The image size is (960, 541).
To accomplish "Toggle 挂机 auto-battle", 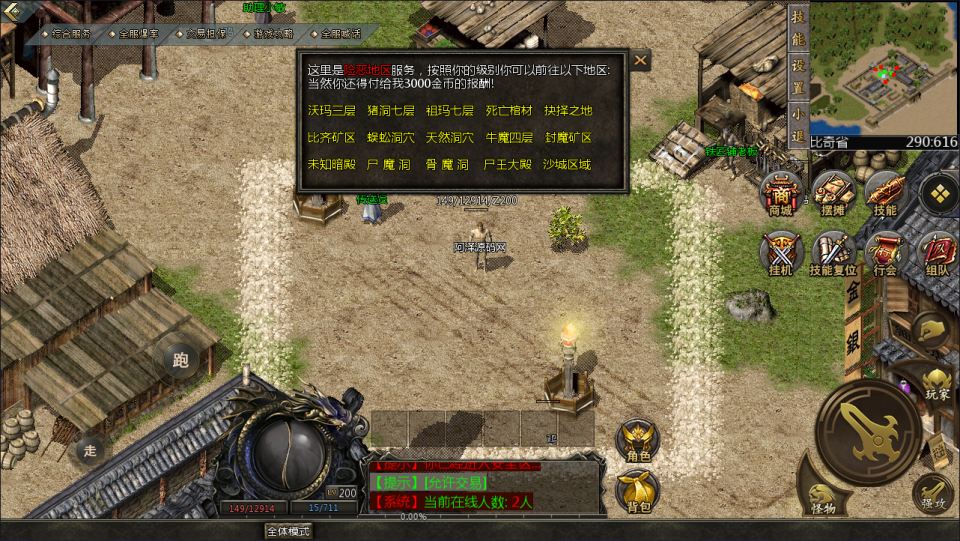I will [x=780, y=253].
